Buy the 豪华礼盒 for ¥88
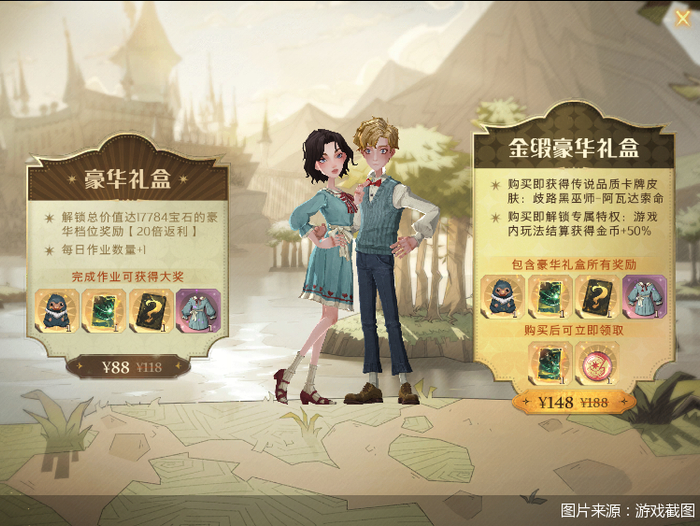700x526 pixels. click(x=128, y=367)
